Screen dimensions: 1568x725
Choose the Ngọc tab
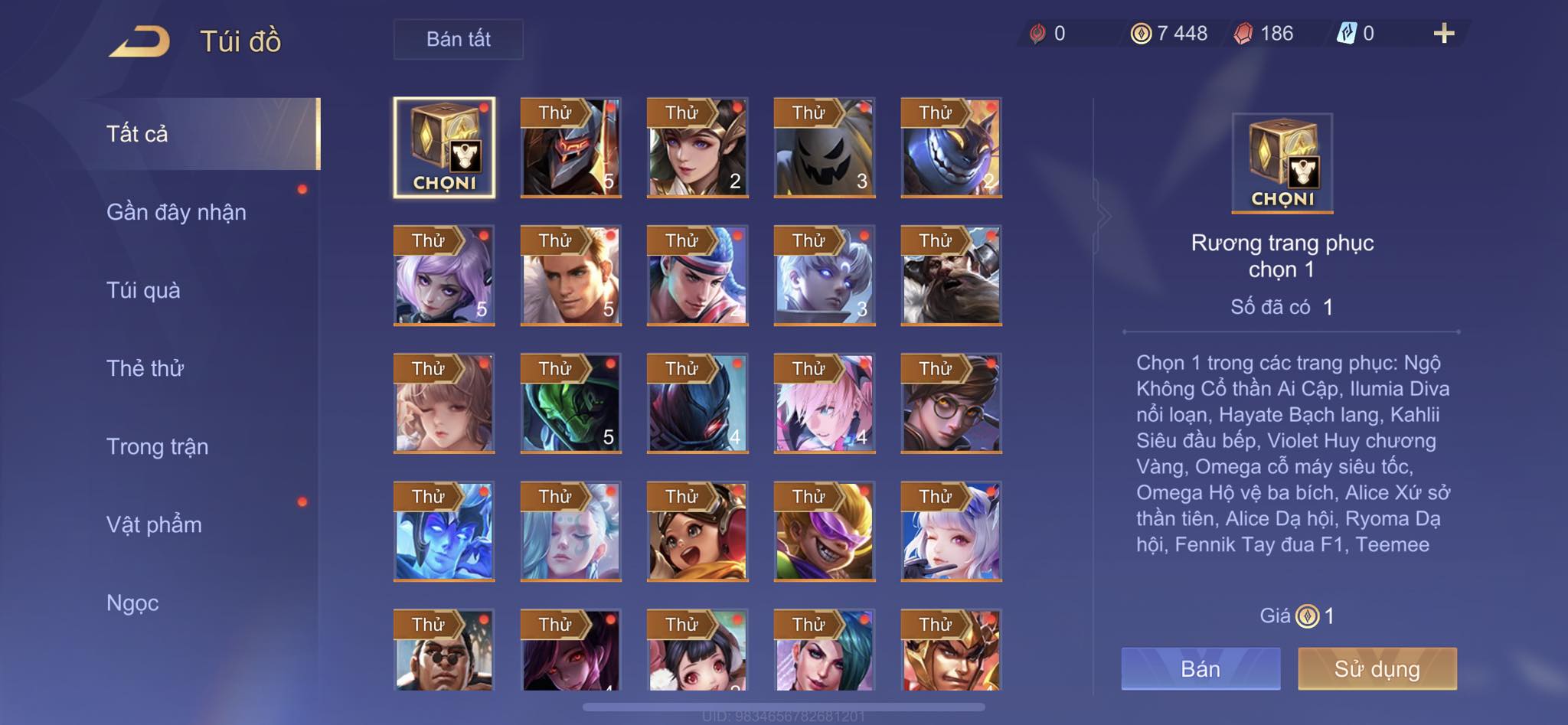(132, 603)
